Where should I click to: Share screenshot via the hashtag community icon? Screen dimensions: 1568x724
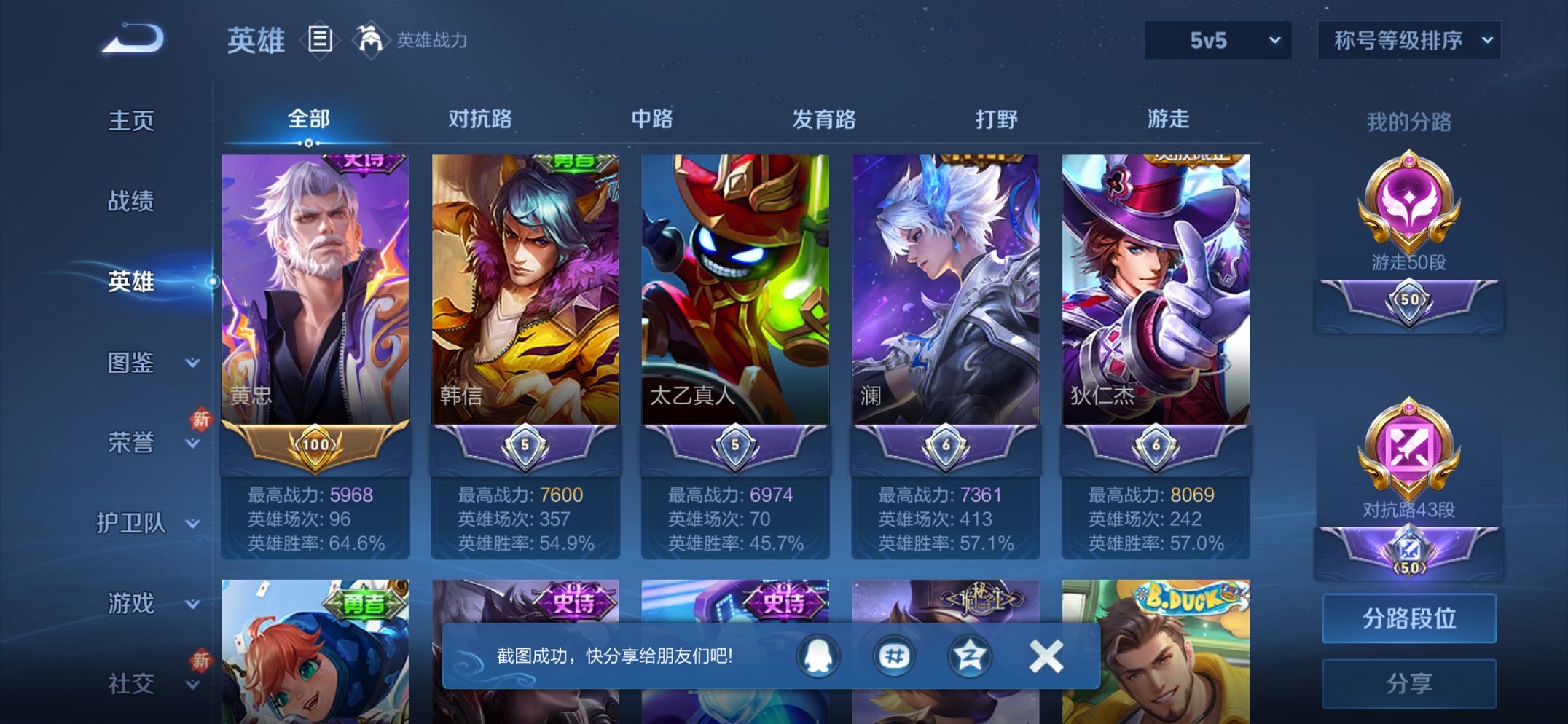(x=894, y=655)
